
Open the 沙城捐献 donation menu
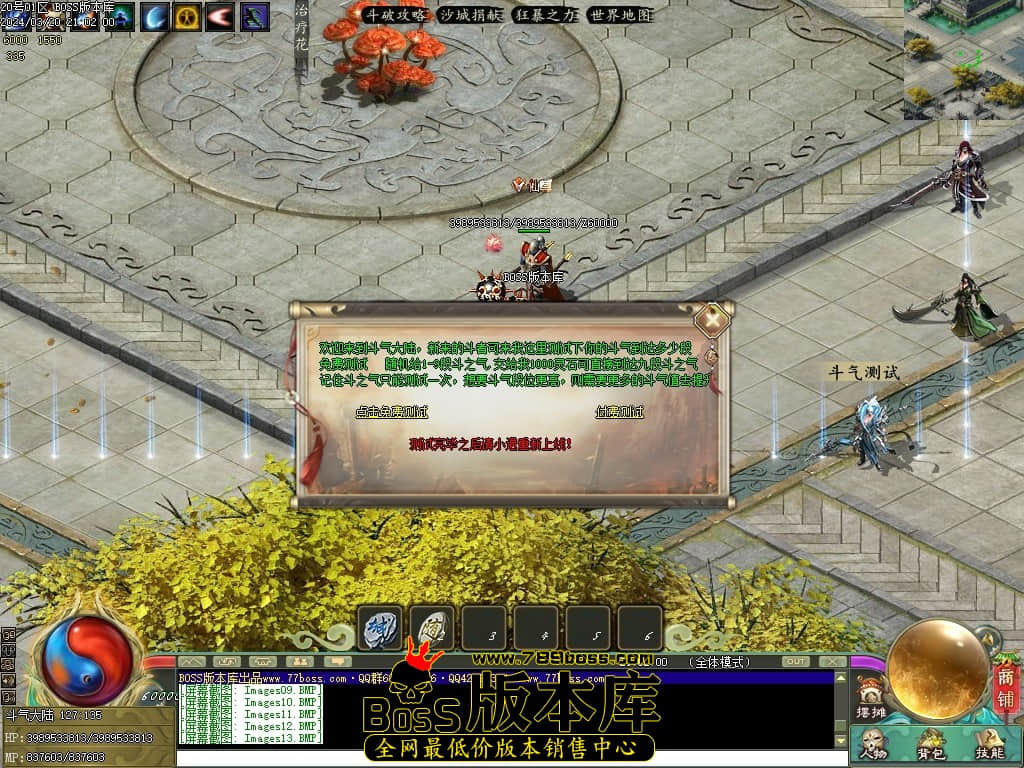(471, 15)
